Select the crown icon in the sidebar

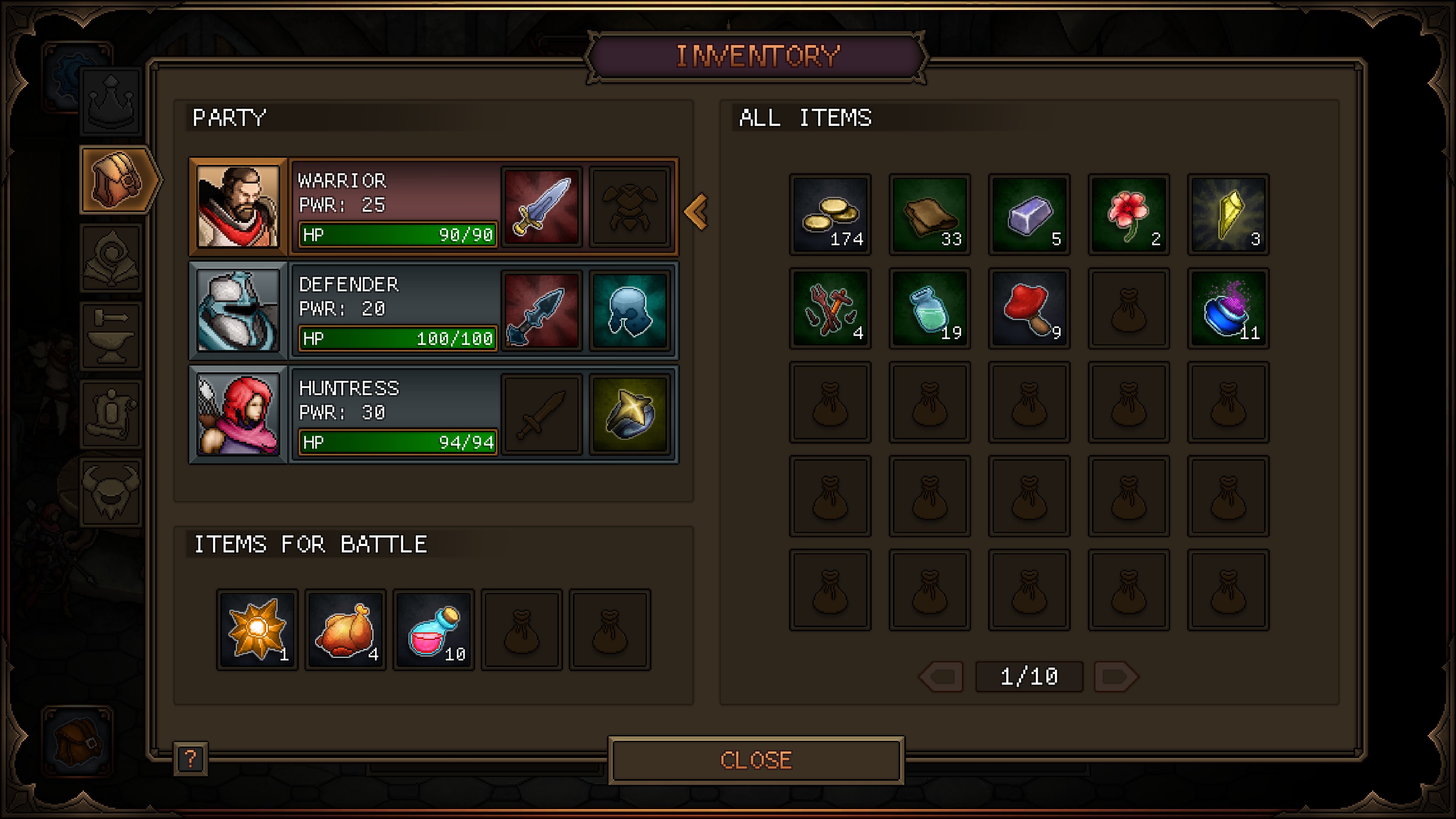point(111,102)
